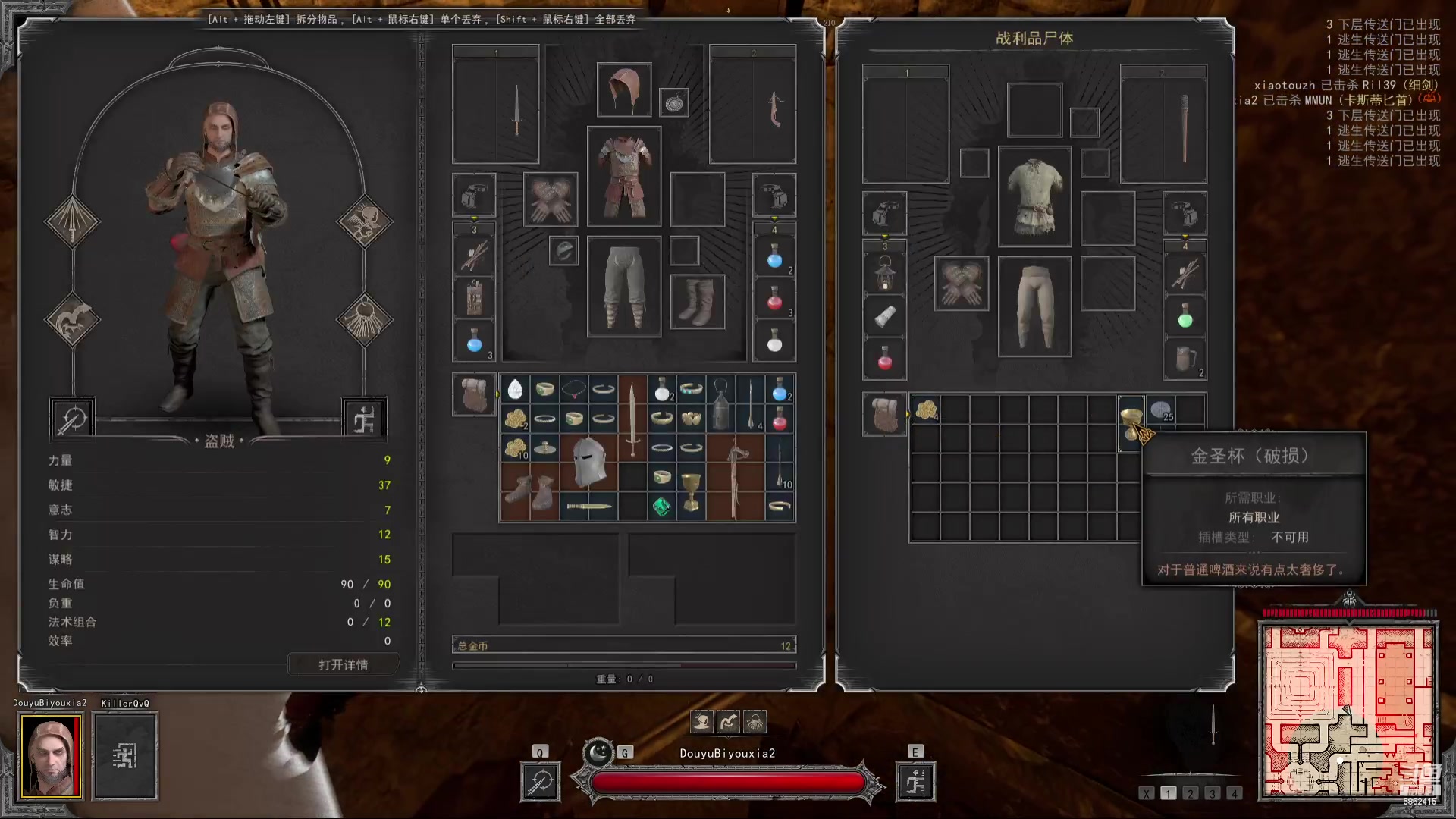Click the equipped boots slot
The width and height of the screenshot is (1456, 819).
click(697, 302)
